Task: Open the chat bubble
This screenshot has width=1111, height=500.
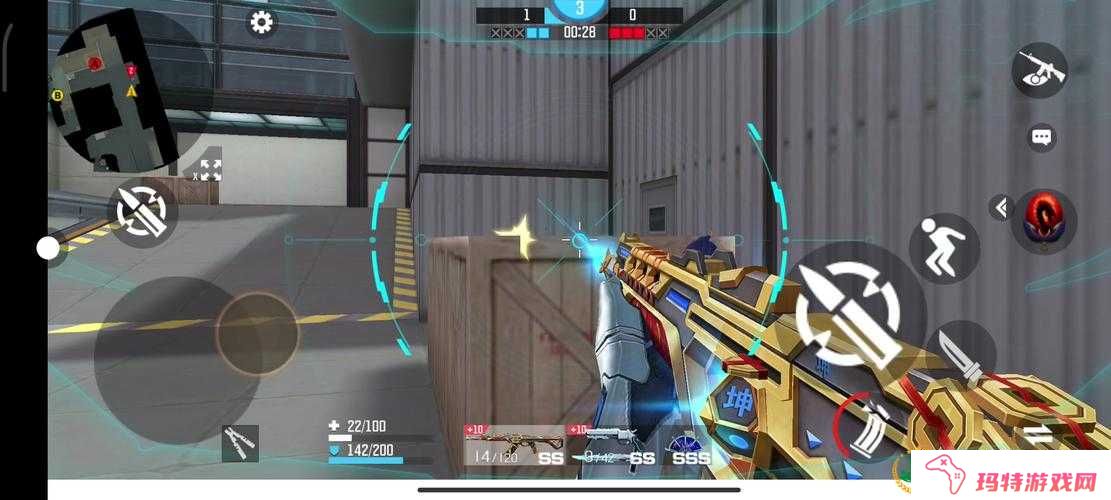Action: click(x=1042, y=137)
